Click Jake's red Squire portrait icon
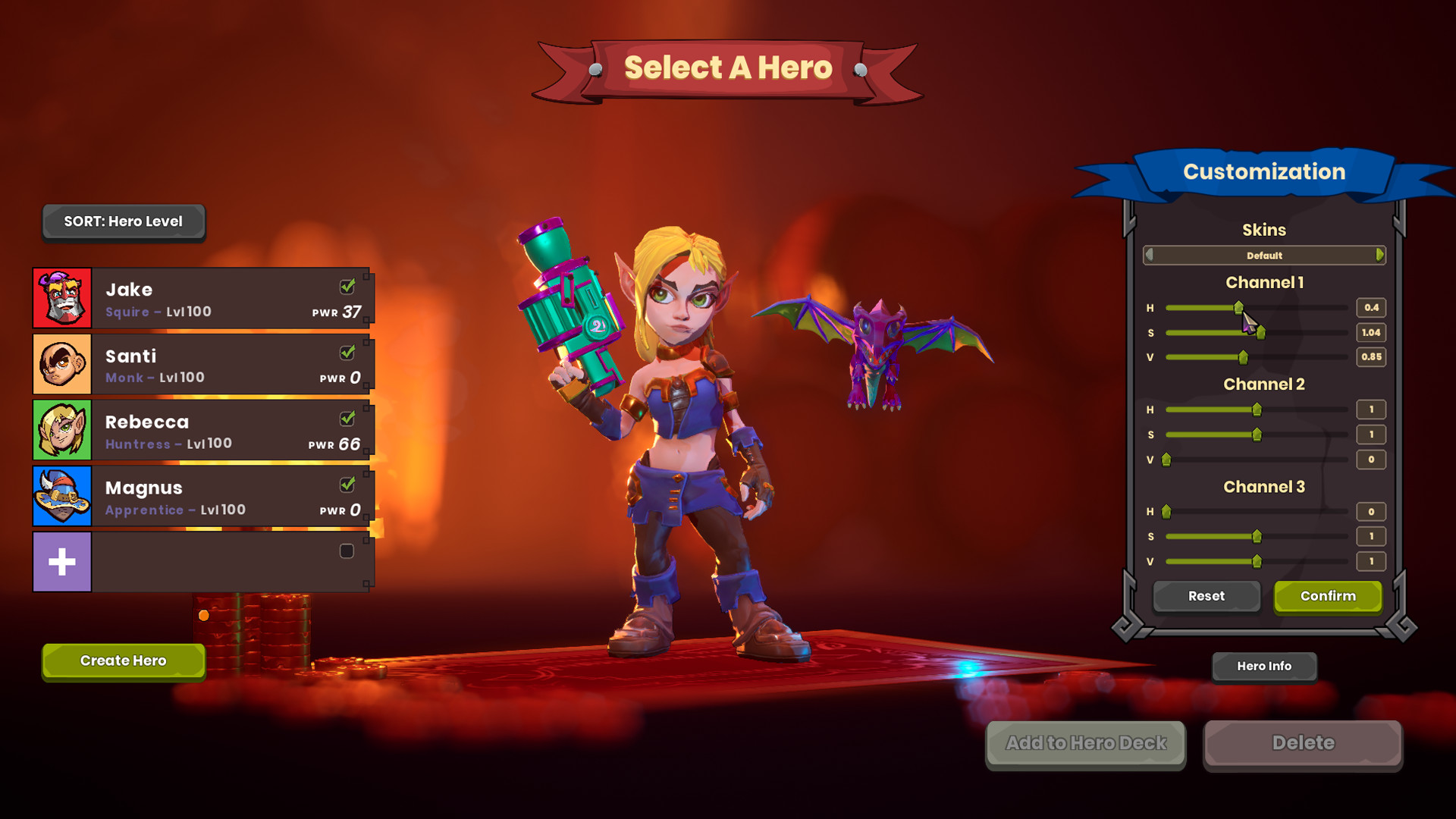 pyautogui.click(x=62, y=298)
